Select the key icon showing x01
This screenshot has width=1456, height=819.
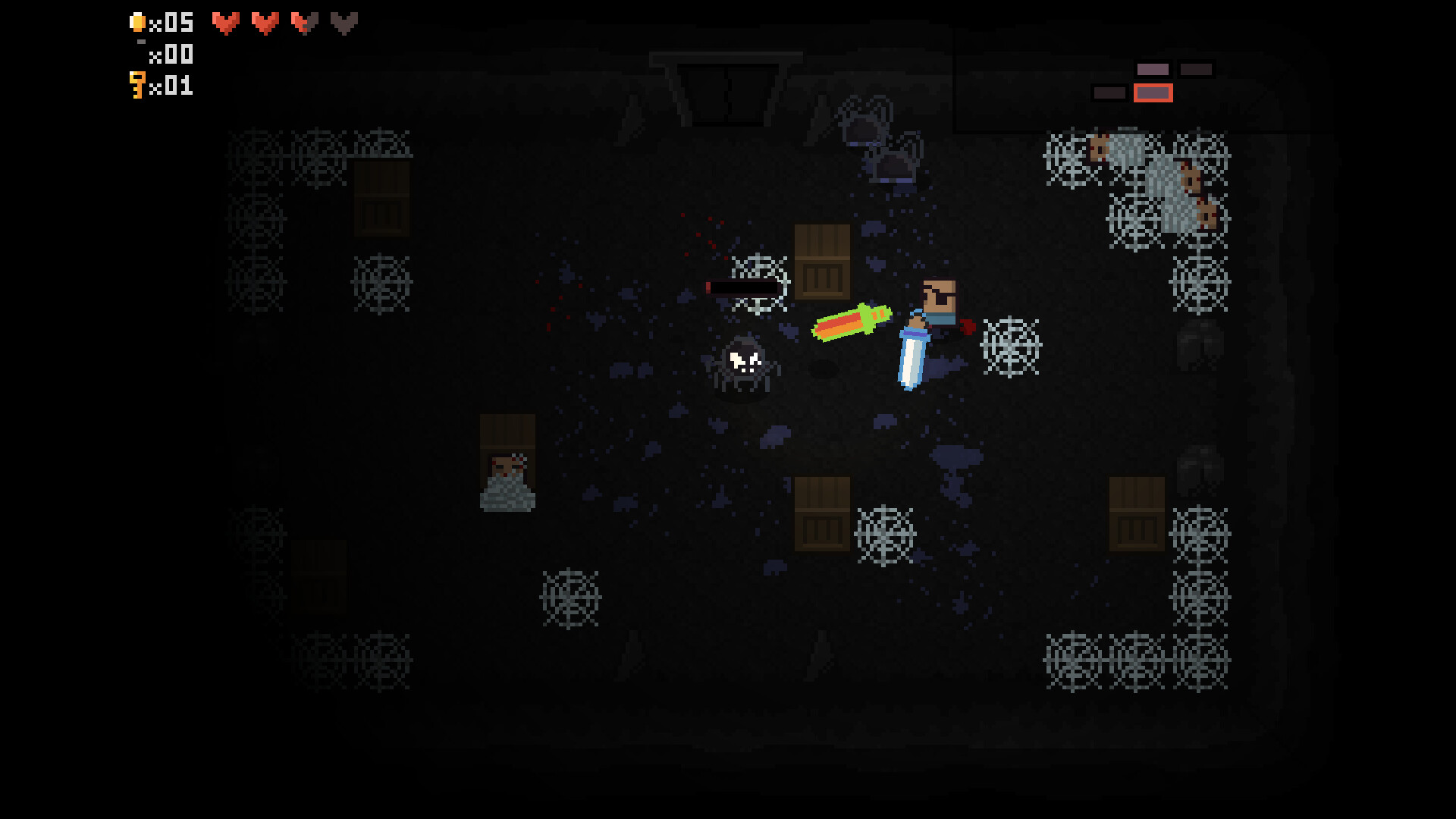click(136, 86)
